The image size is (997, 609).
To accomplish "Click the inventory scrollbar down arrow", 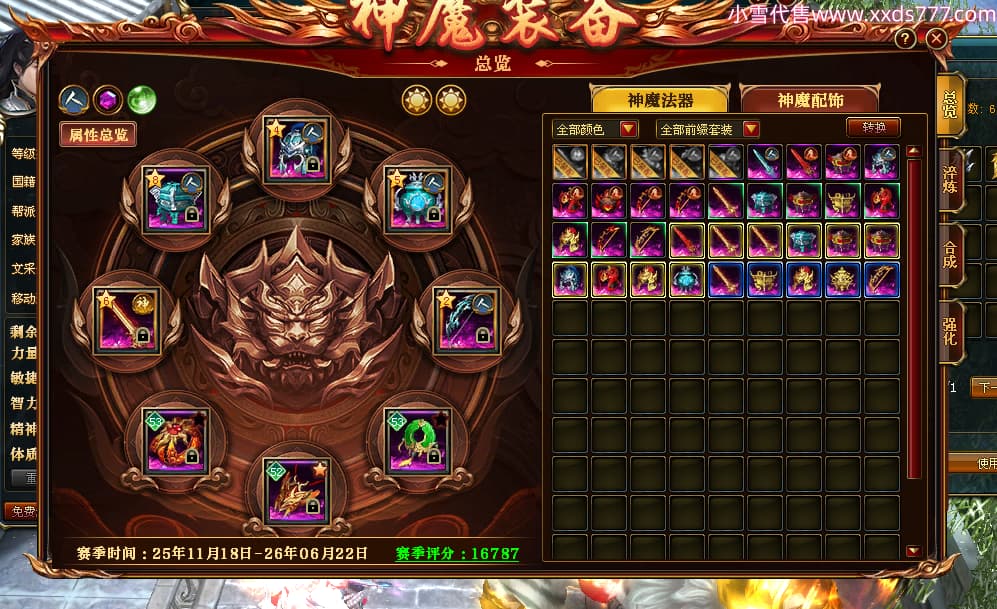I will (x=912, y=551).
